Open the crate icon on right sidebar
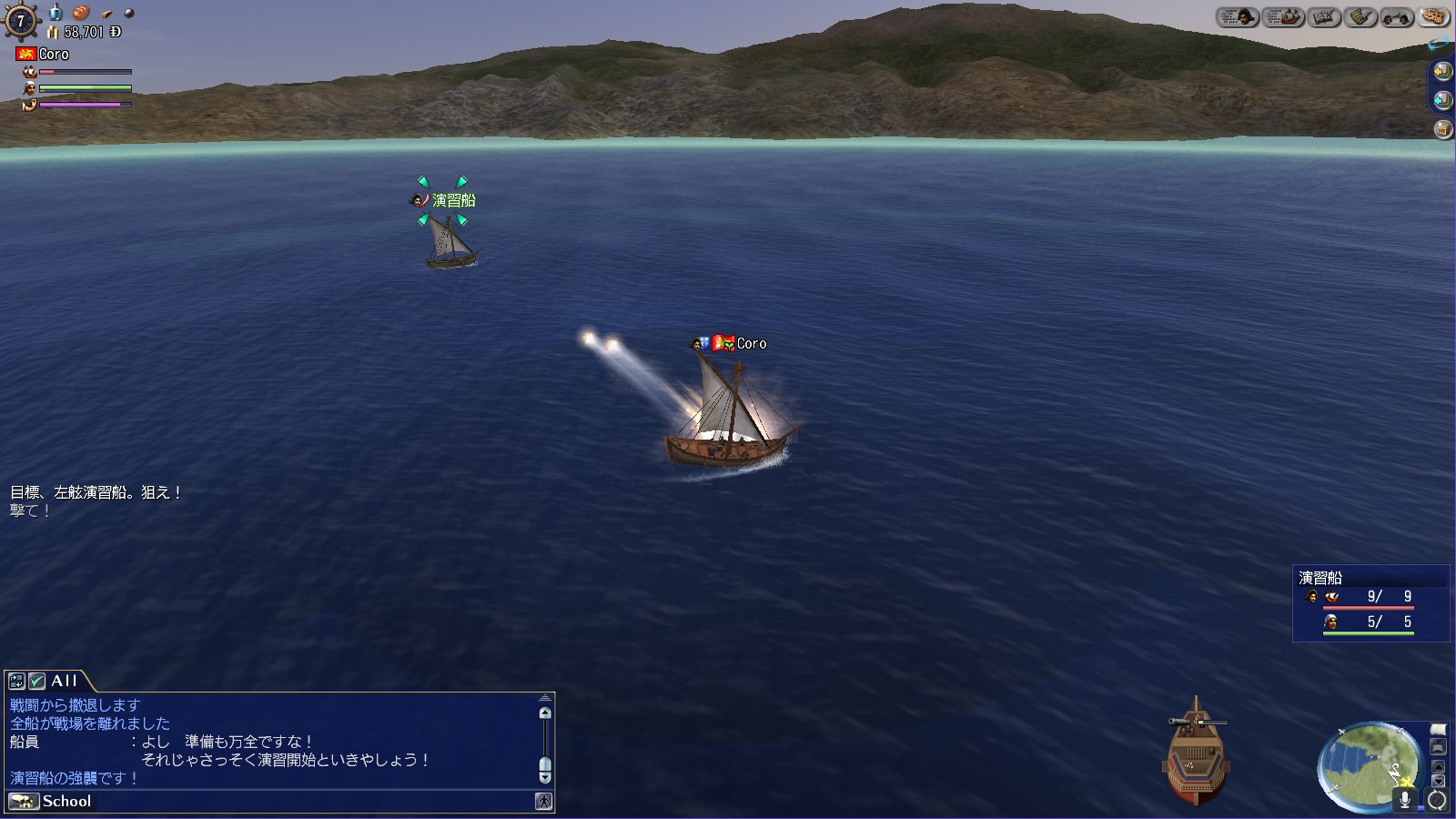 pyautogui.click(x=1442, y=129)
